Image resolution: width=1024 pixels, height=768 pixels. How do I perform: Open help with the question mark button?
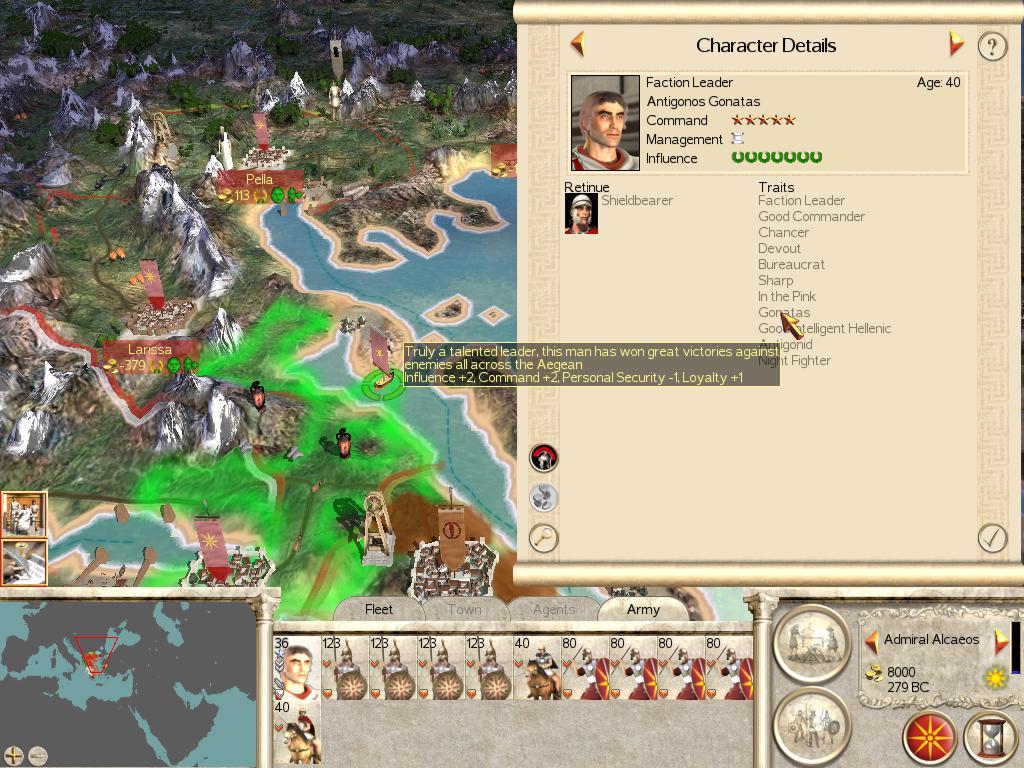pyautogui.click(x=991, y=46)
